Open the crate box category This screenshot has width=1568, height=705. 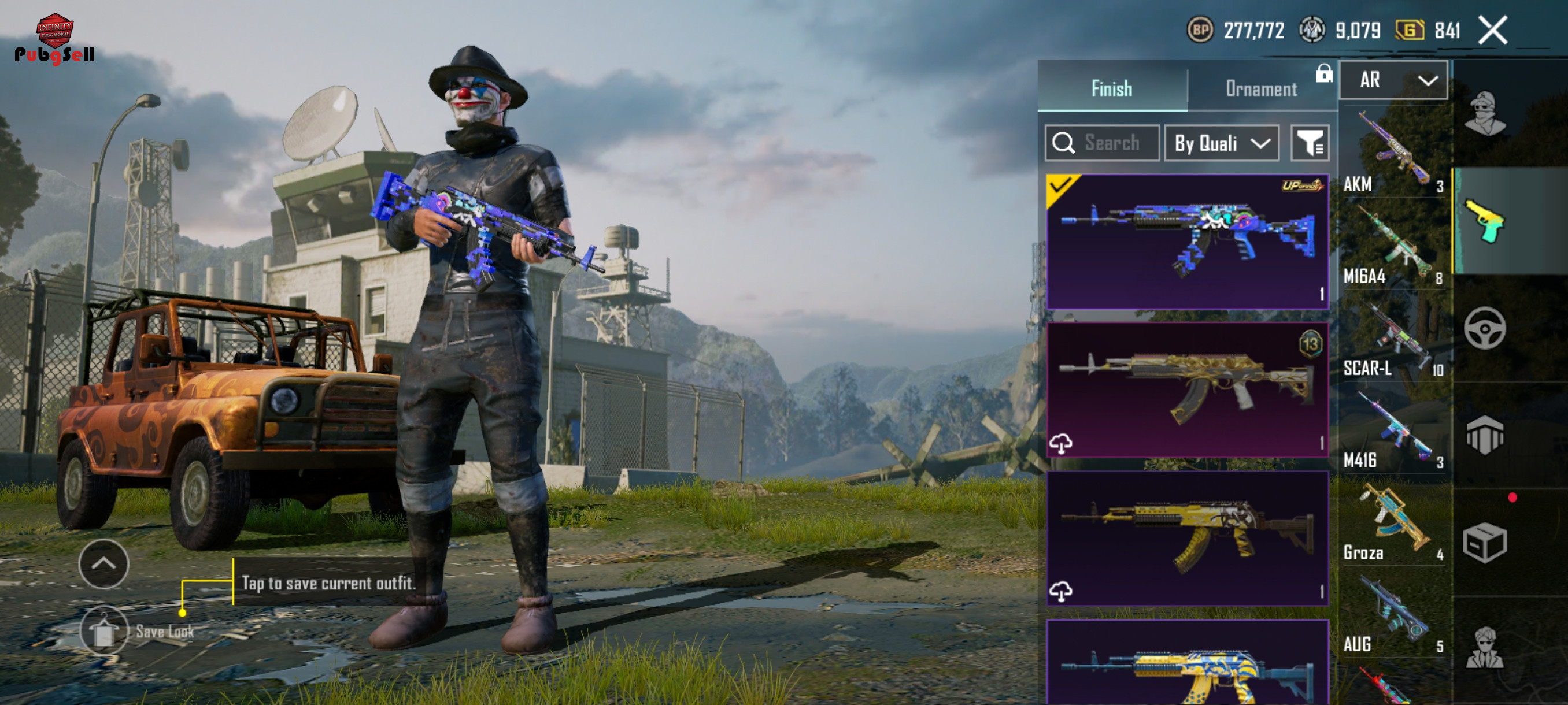point(1485,542)
